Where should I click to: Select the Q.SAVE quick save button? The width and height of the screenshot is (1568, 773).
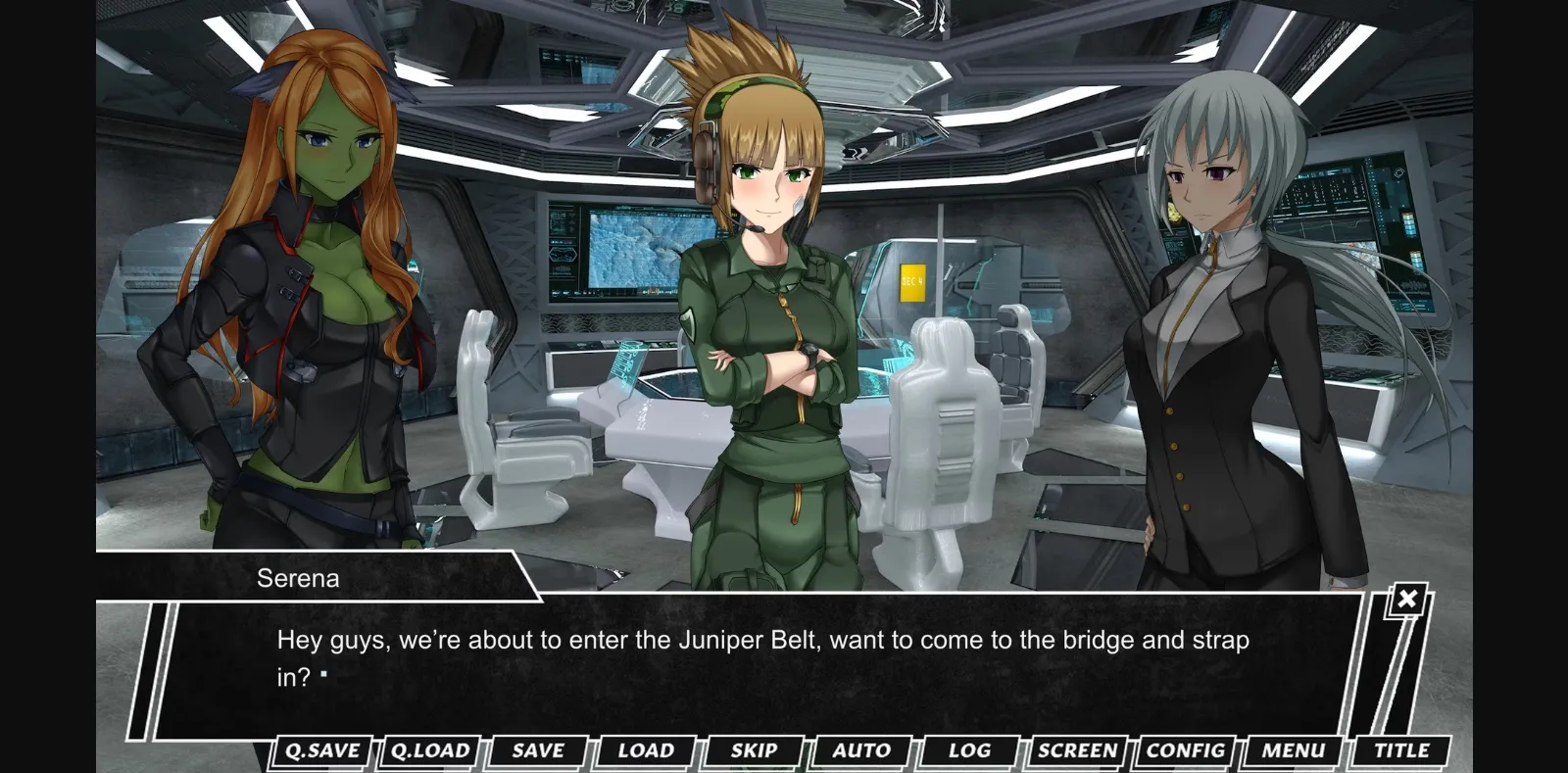(x=323, y=750)
